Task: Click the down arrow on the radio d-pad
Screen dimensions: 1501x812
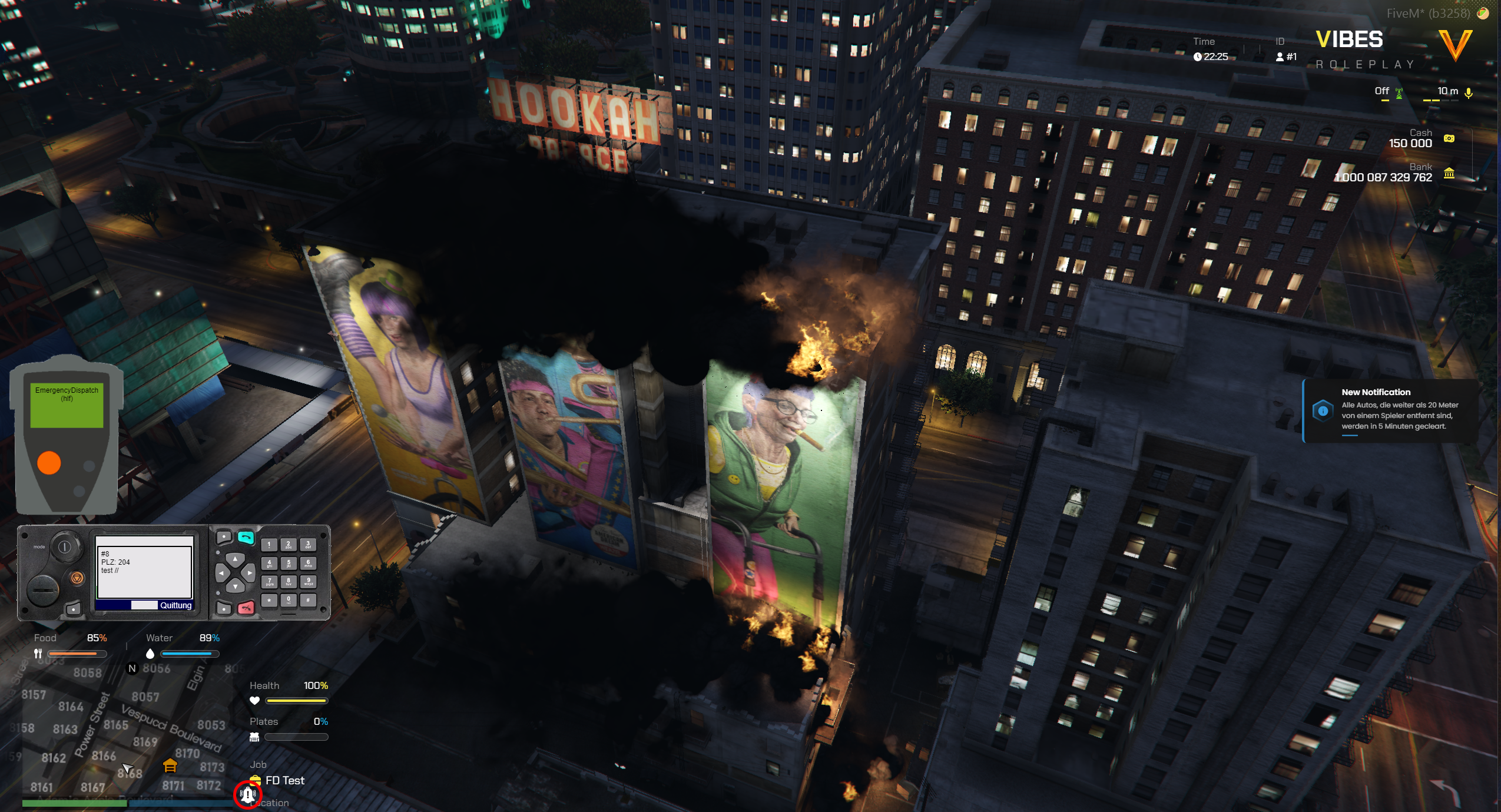Action: (235, 586)
